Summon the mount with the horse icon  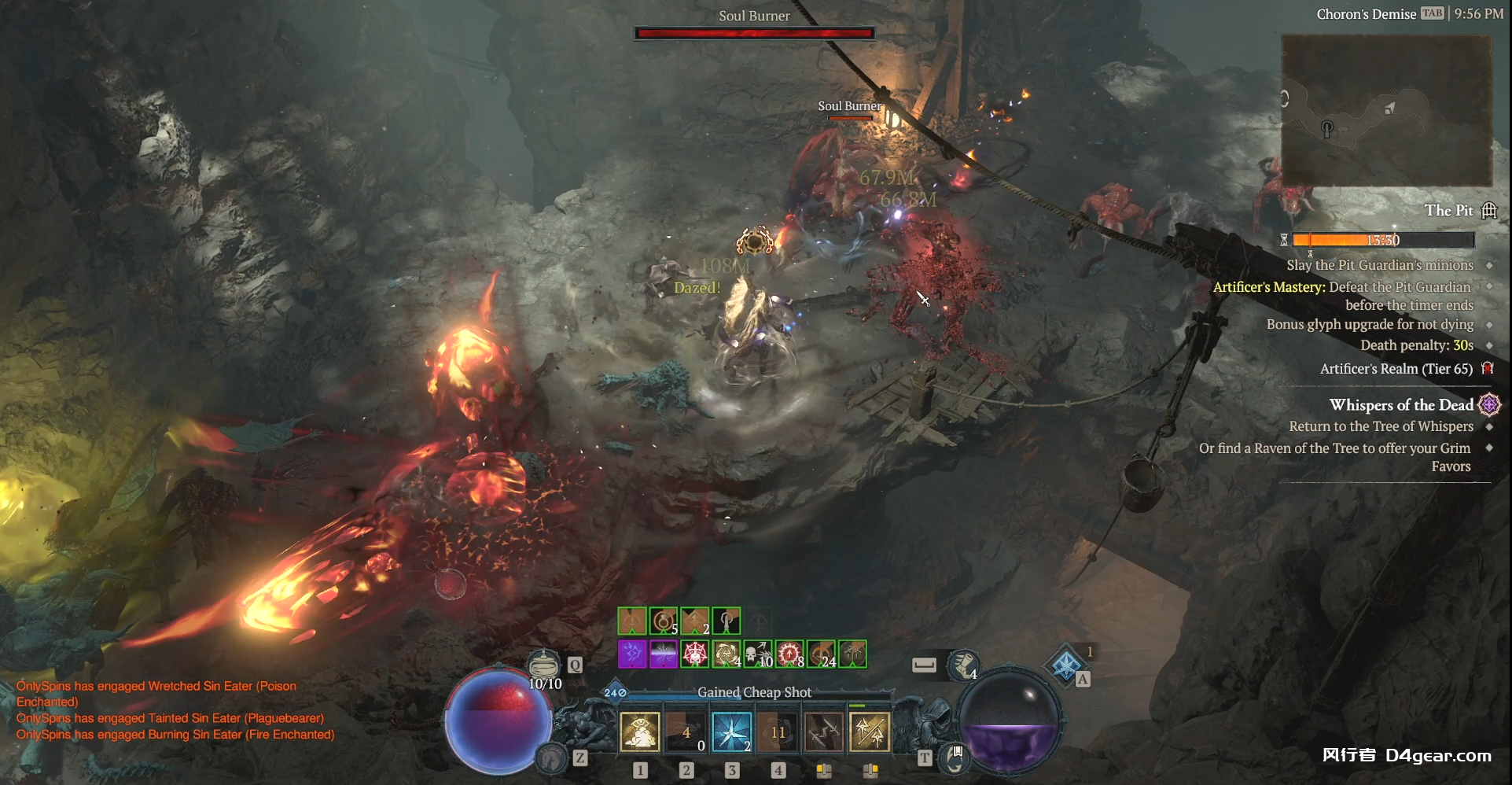tap(553, 757)
